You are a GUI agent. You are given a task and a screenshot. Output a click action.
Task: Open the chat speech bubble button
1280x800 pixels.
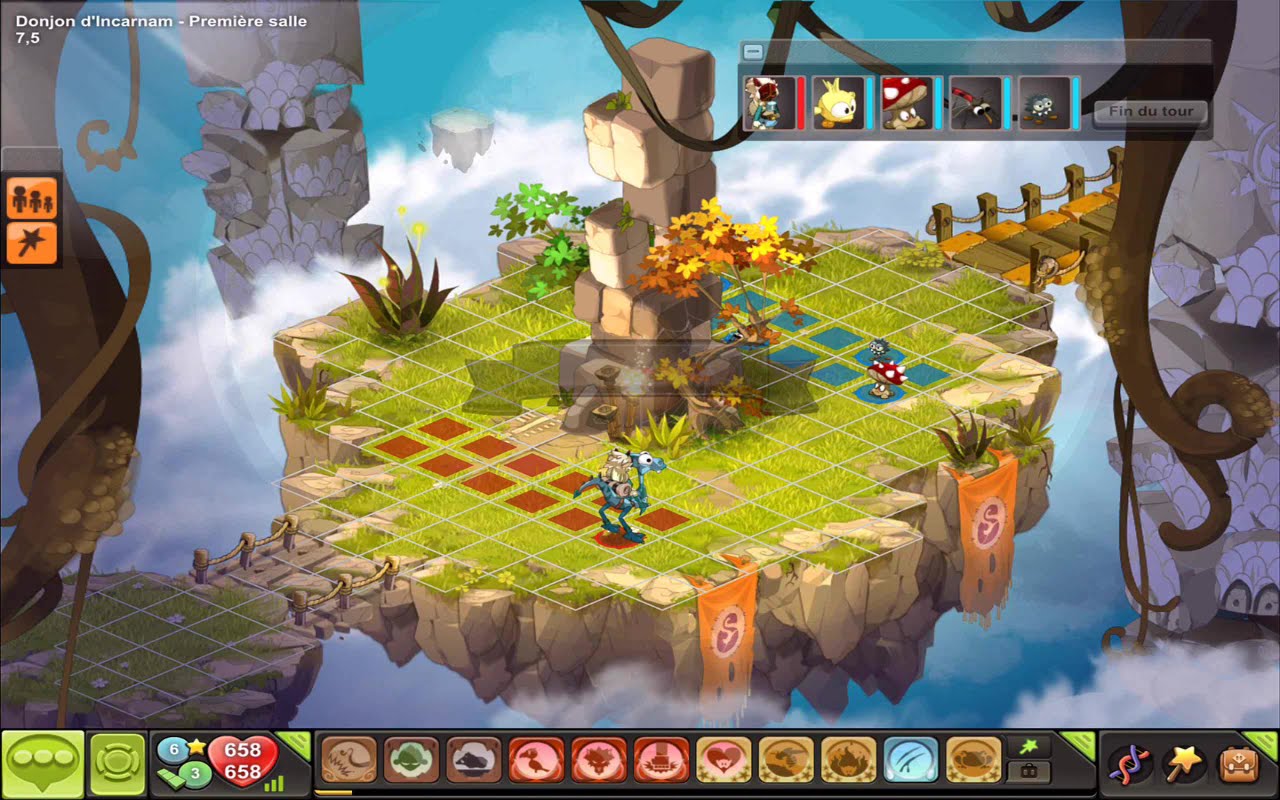[41, 764]
